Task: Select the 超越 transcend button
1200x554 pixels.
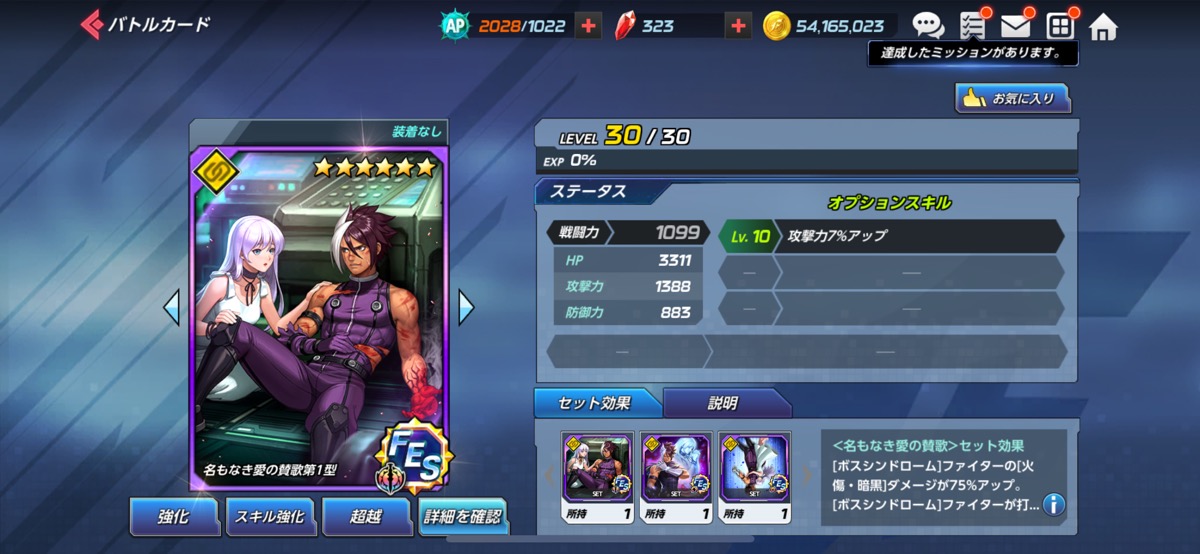Action: (366, 516)
